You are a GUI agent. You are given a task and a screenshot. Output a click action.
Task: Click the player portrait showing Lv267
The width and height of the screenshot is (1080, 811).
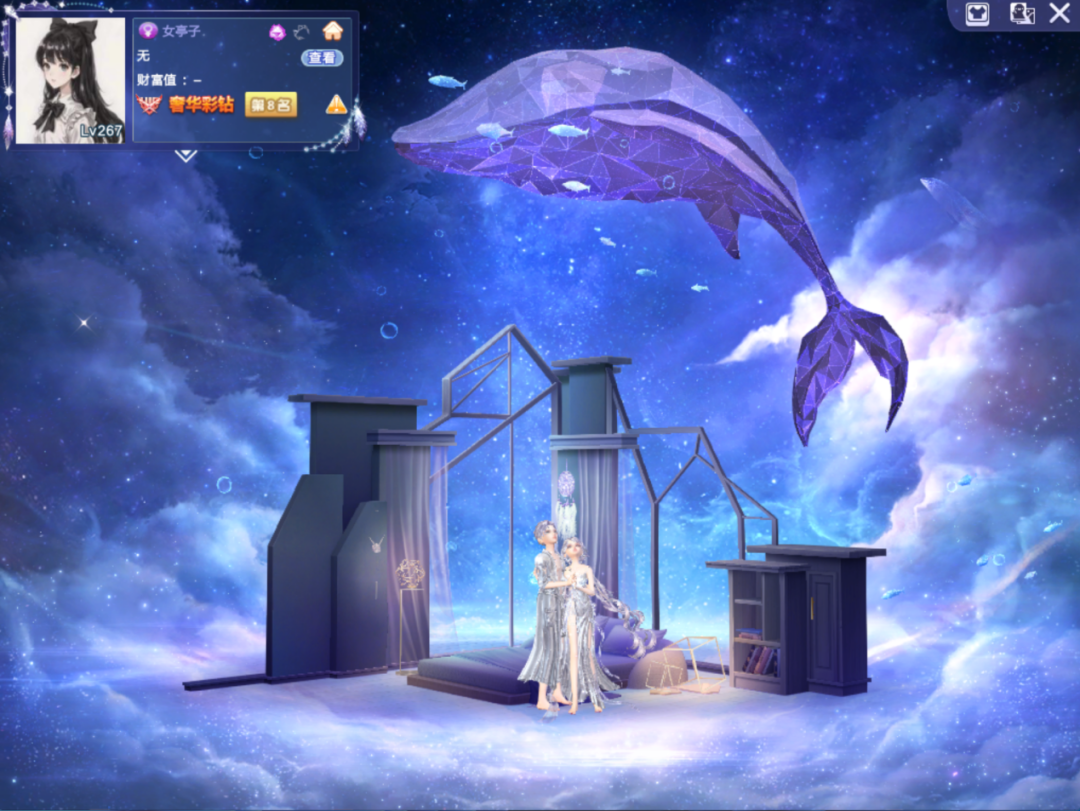pos(70,80)
